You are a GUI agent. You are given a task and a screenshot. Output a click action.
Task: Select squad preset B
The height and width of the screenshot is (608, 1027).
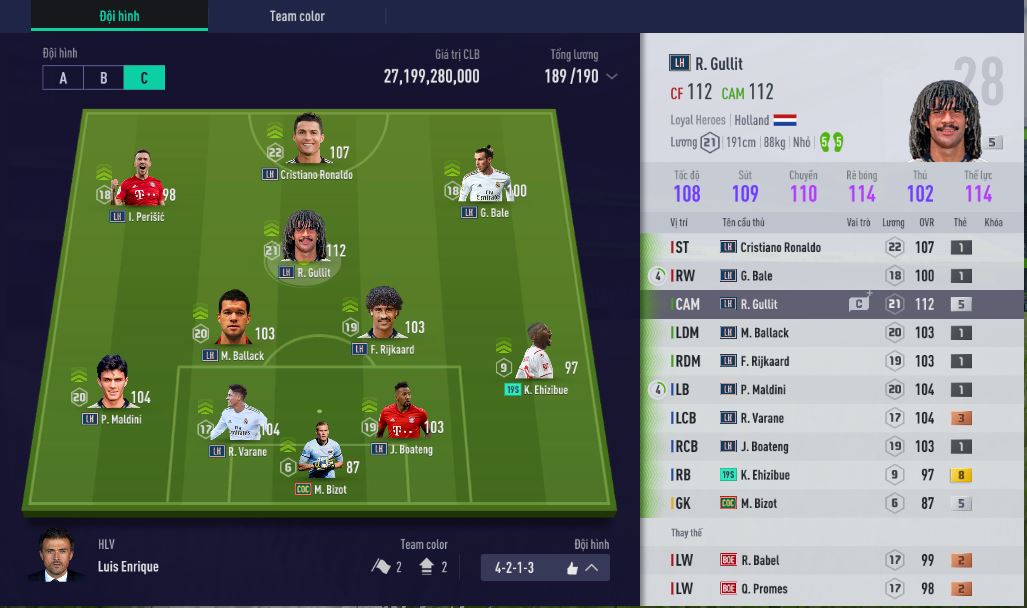pos(103,78)
